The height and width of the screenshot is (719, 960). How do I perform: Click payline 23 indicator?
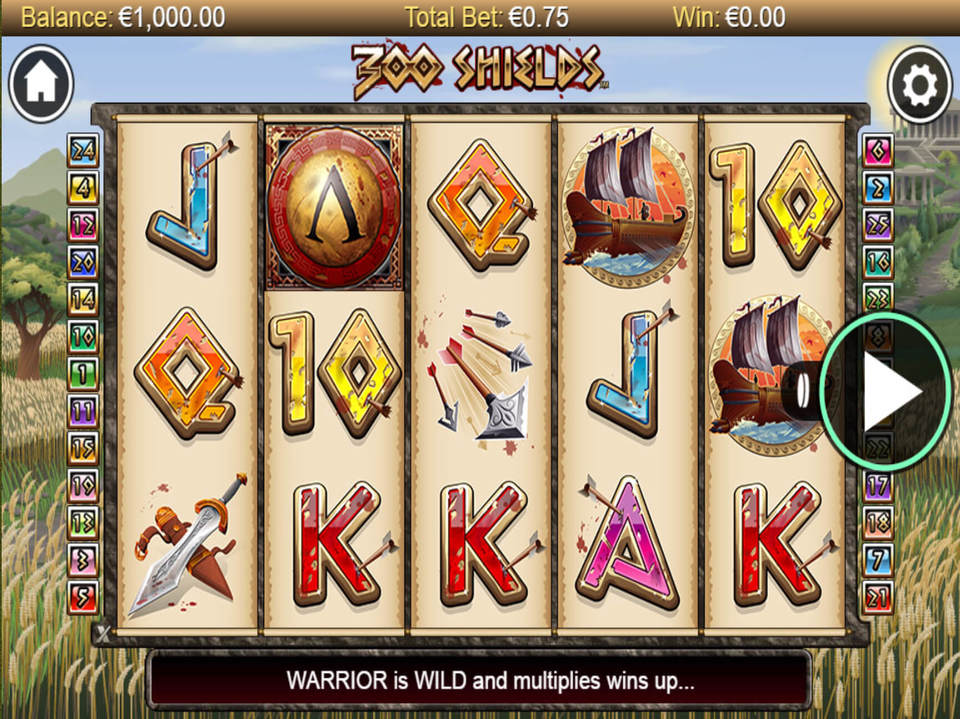(877, 298)
